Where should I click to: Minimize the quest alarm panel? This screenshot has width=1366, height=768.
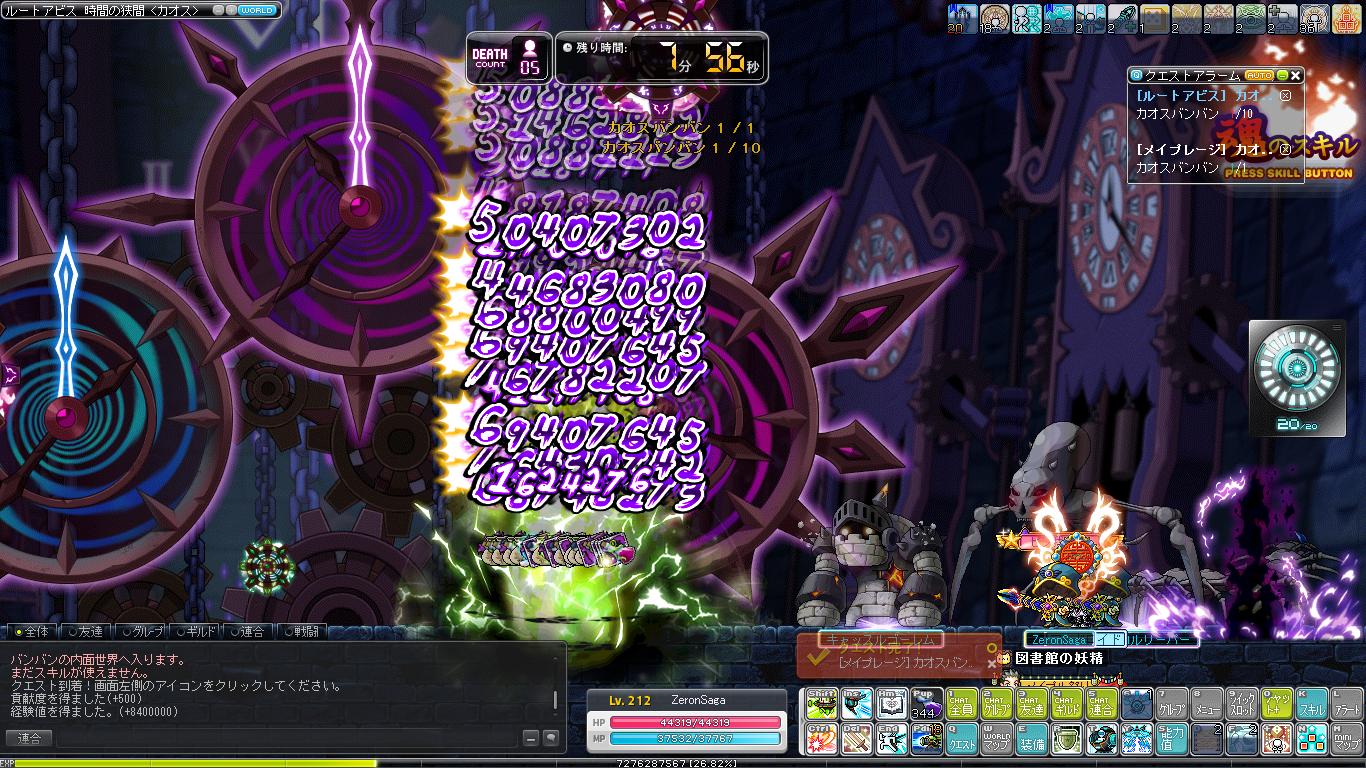click(1282, 75)
